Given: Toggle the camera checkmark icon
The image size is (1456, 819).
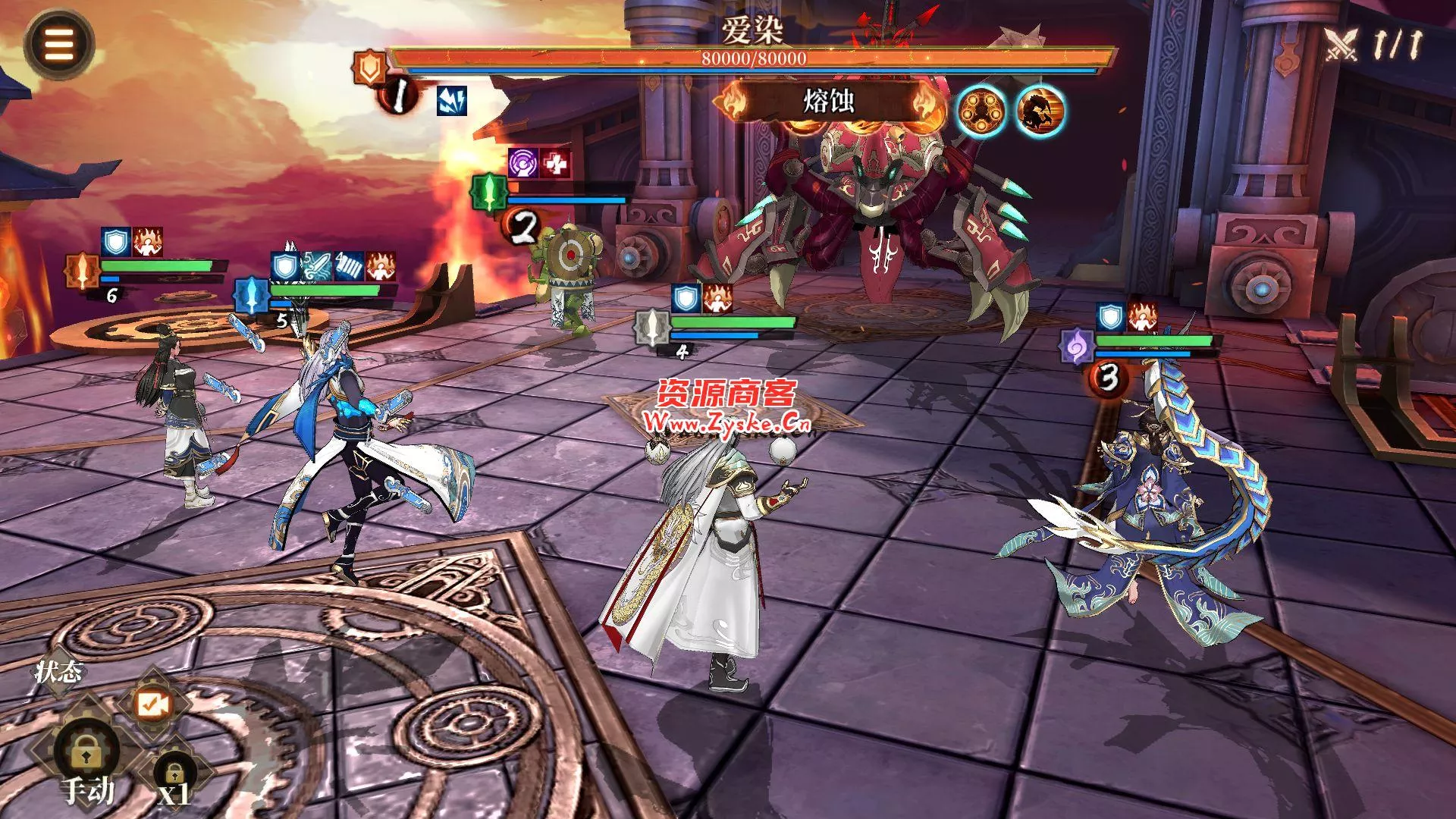Looking at the screenshot, I should coord(152,704).
